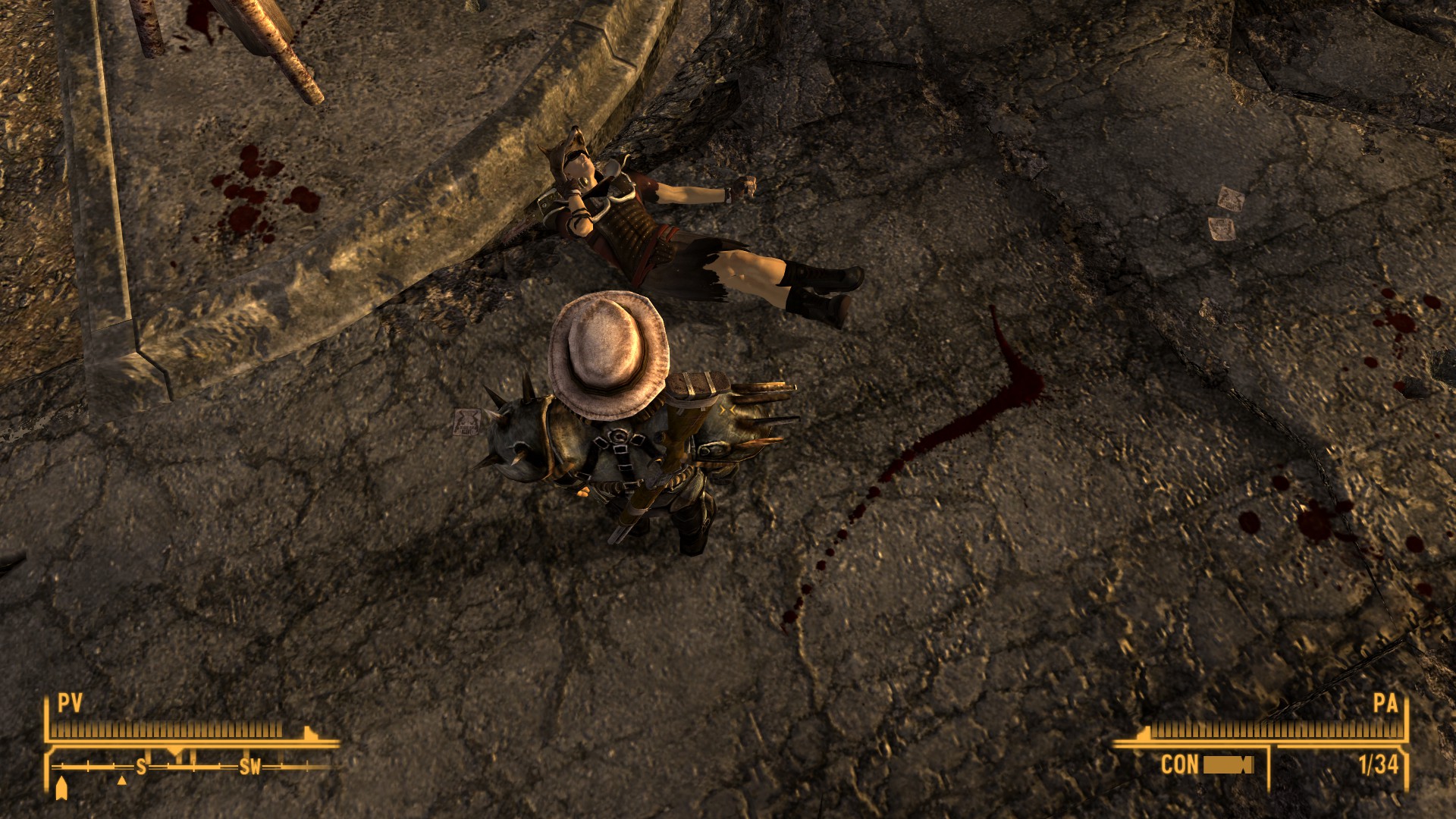
Task: Click the compass strip showing S and SW
Action: [x=193, y=767]
